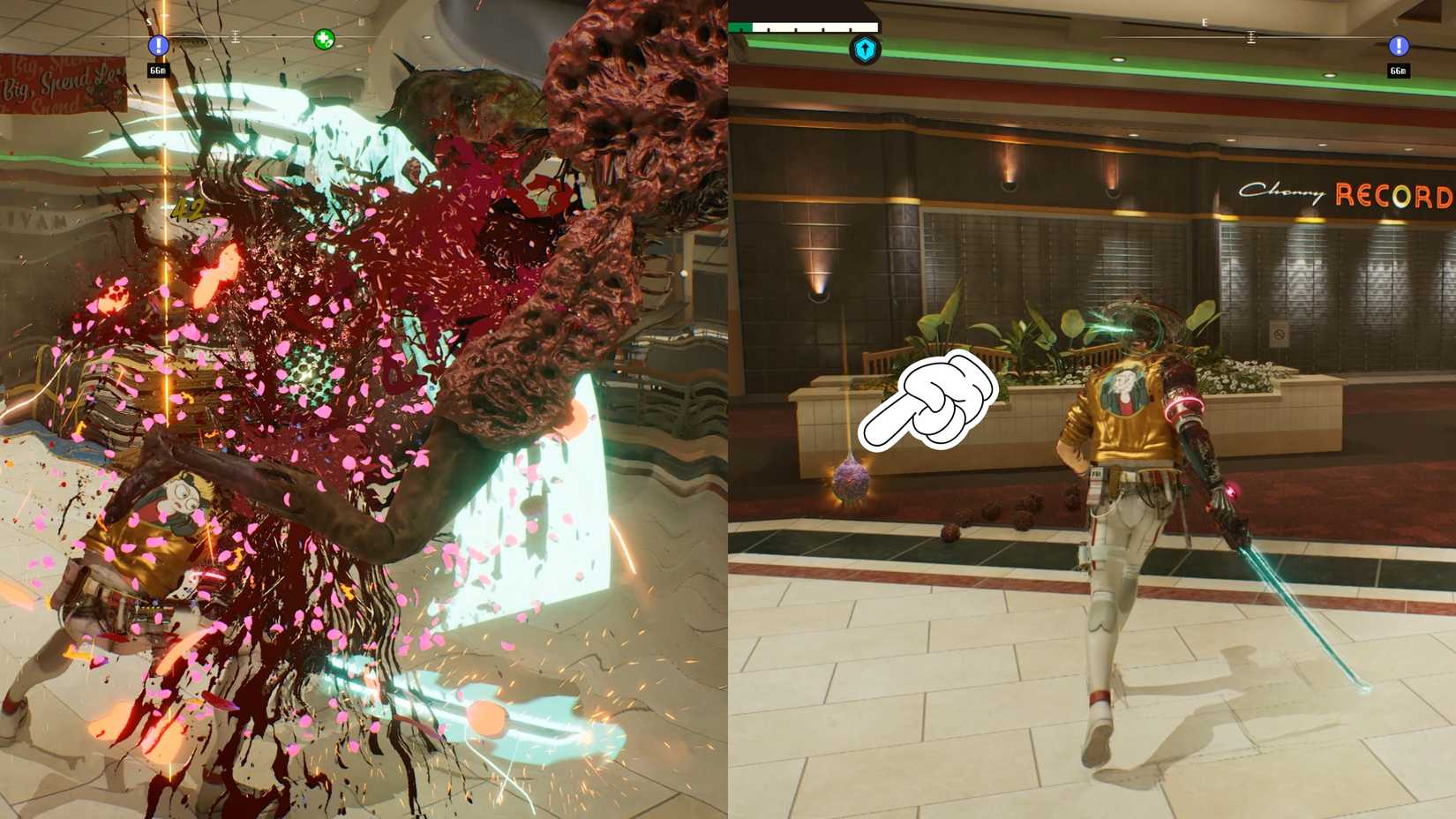Expand the left 66m distance label
The image size is (1456, 819).
[159, 70]
